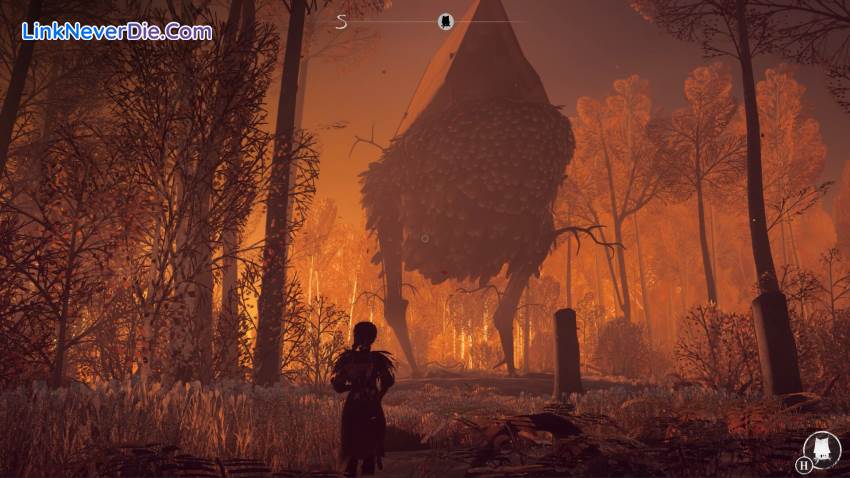Select the hut marker on the compass bar
This screenshot has height=478, width=850.
(445, 21)
